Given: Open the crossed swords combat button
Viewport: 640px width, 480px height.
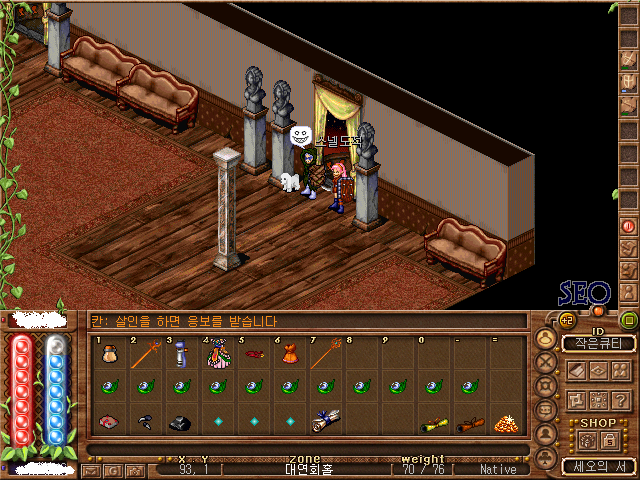Looking at the screenshot, I should pyautogui.click(x=544, y=362).
